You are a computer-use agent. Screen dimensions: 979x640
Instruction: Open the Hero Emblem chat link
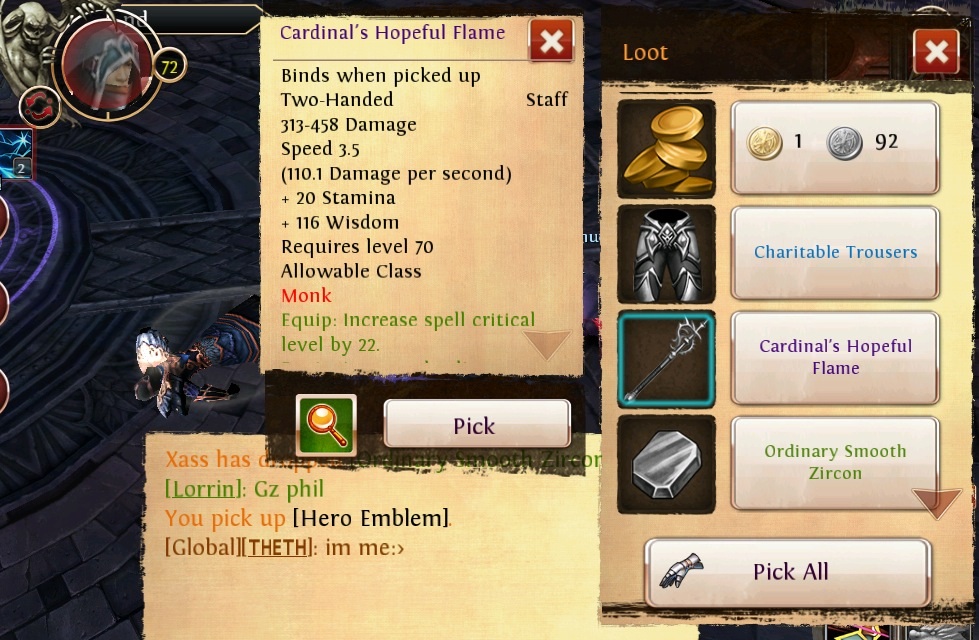click(370, 518)
